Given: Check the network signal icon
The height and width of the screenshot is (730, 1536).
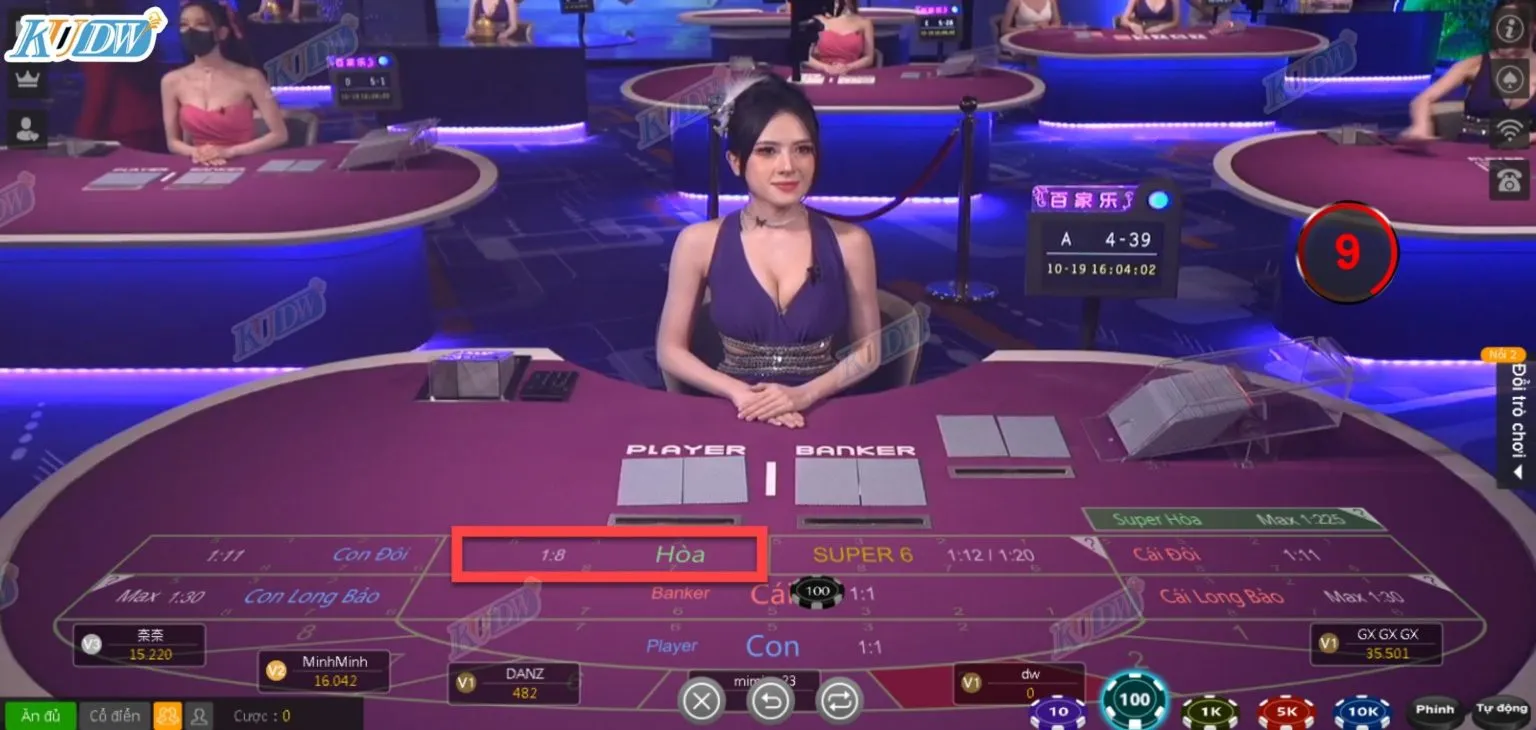Looking at the screenshot, I should 1511,130.
